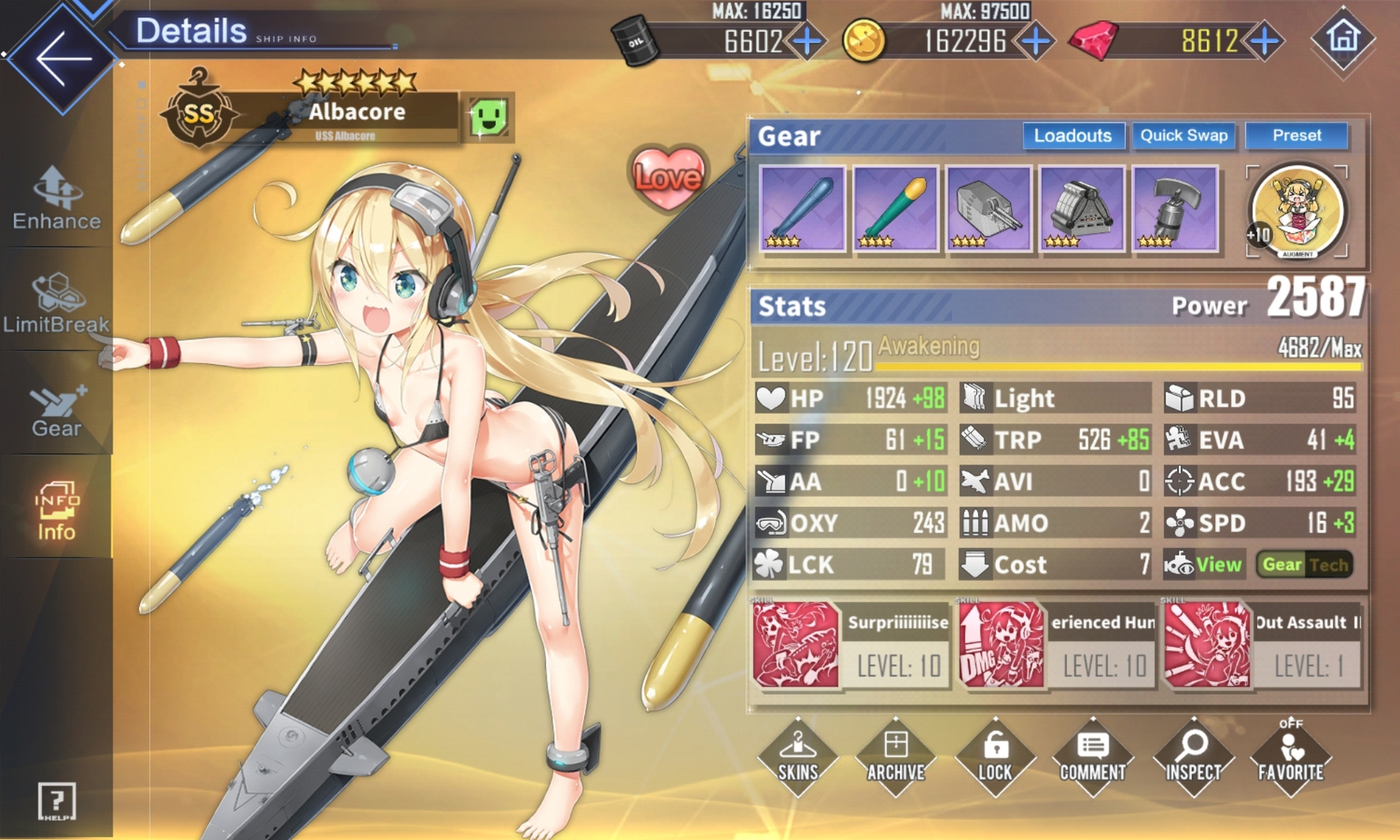Open the Skins menu
This screenshot has width=1400, height=840.
[x=798, y=757]
